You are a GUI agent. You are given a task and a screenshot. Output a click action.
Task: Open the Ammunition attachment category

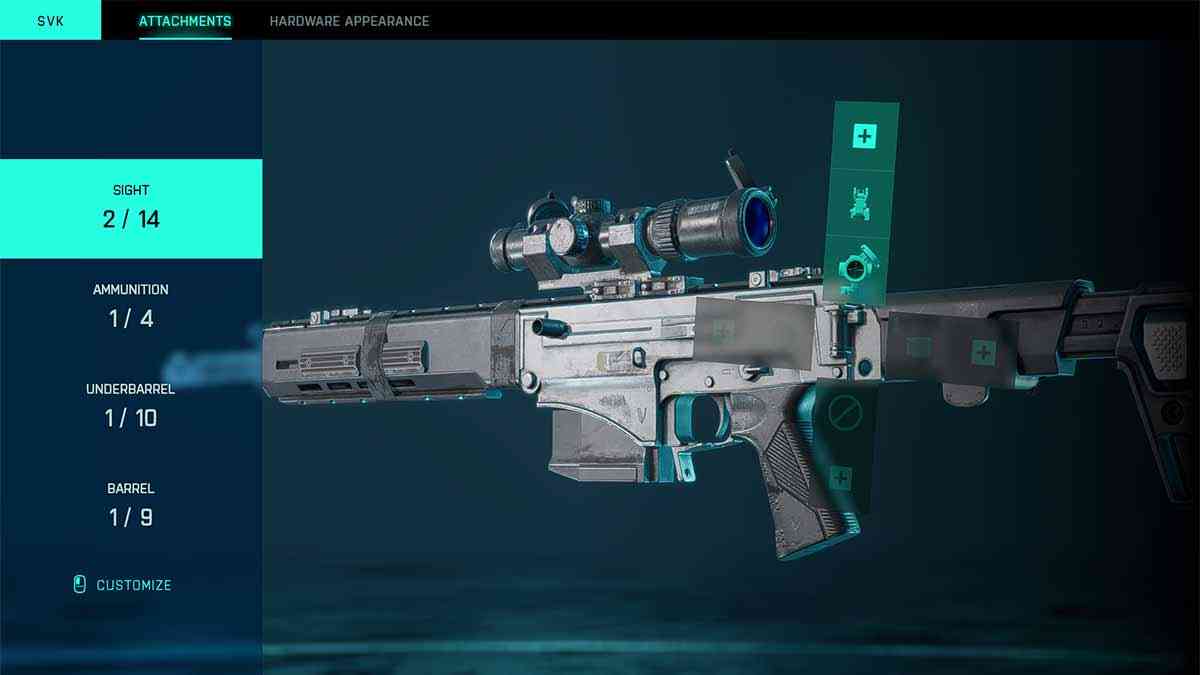(131, 307)
